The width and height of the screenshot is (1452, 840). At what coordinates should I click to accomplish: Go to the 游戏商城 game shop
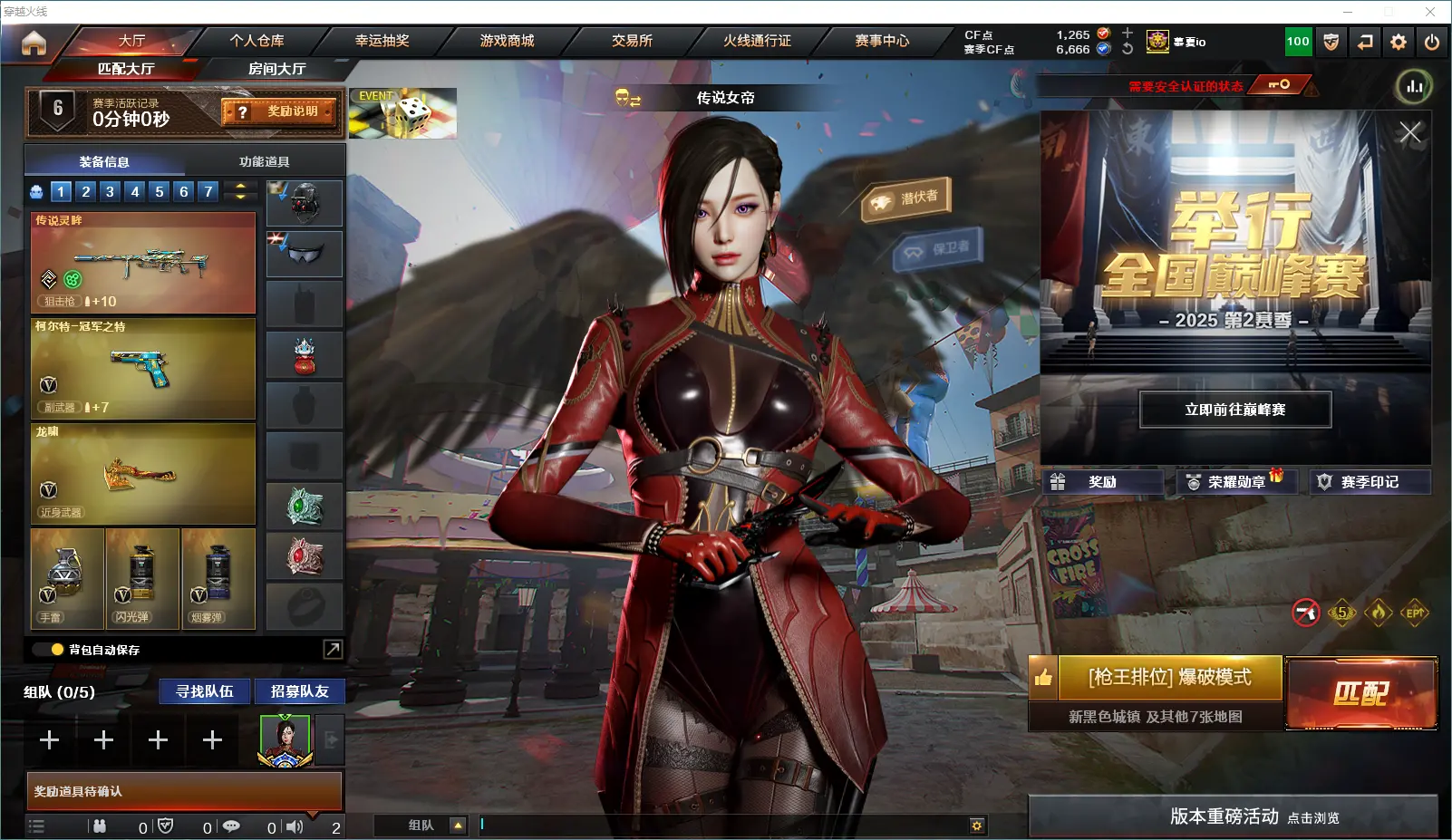click(507, 41)
